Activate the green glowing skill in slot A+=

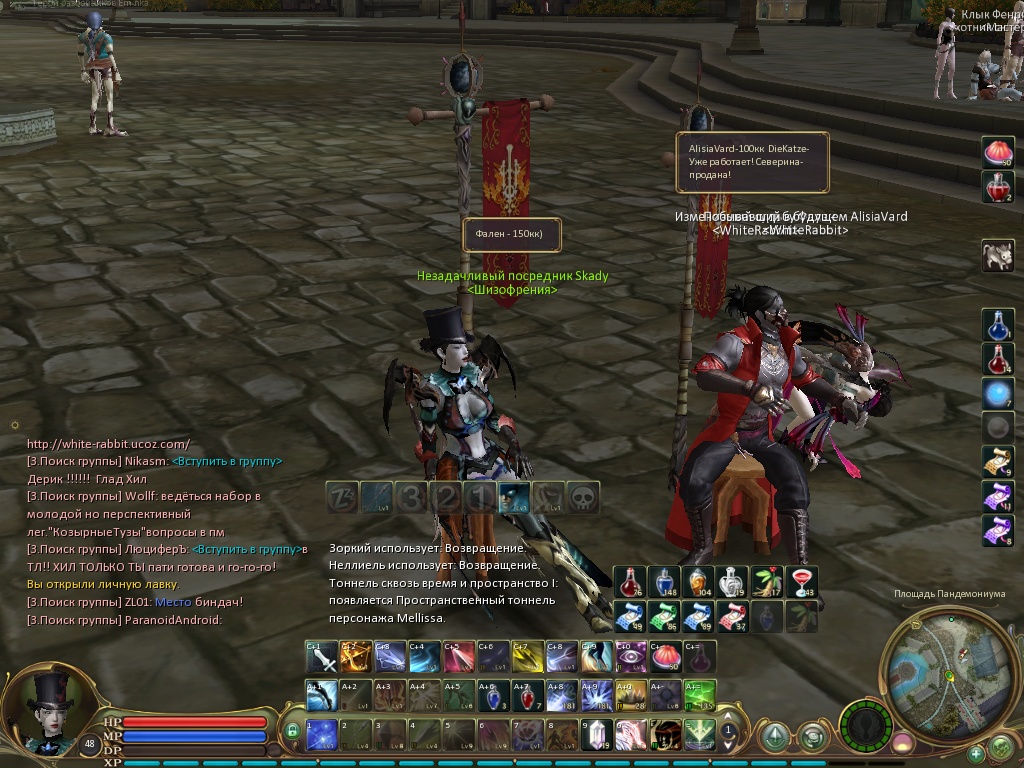tap(700, 695)
